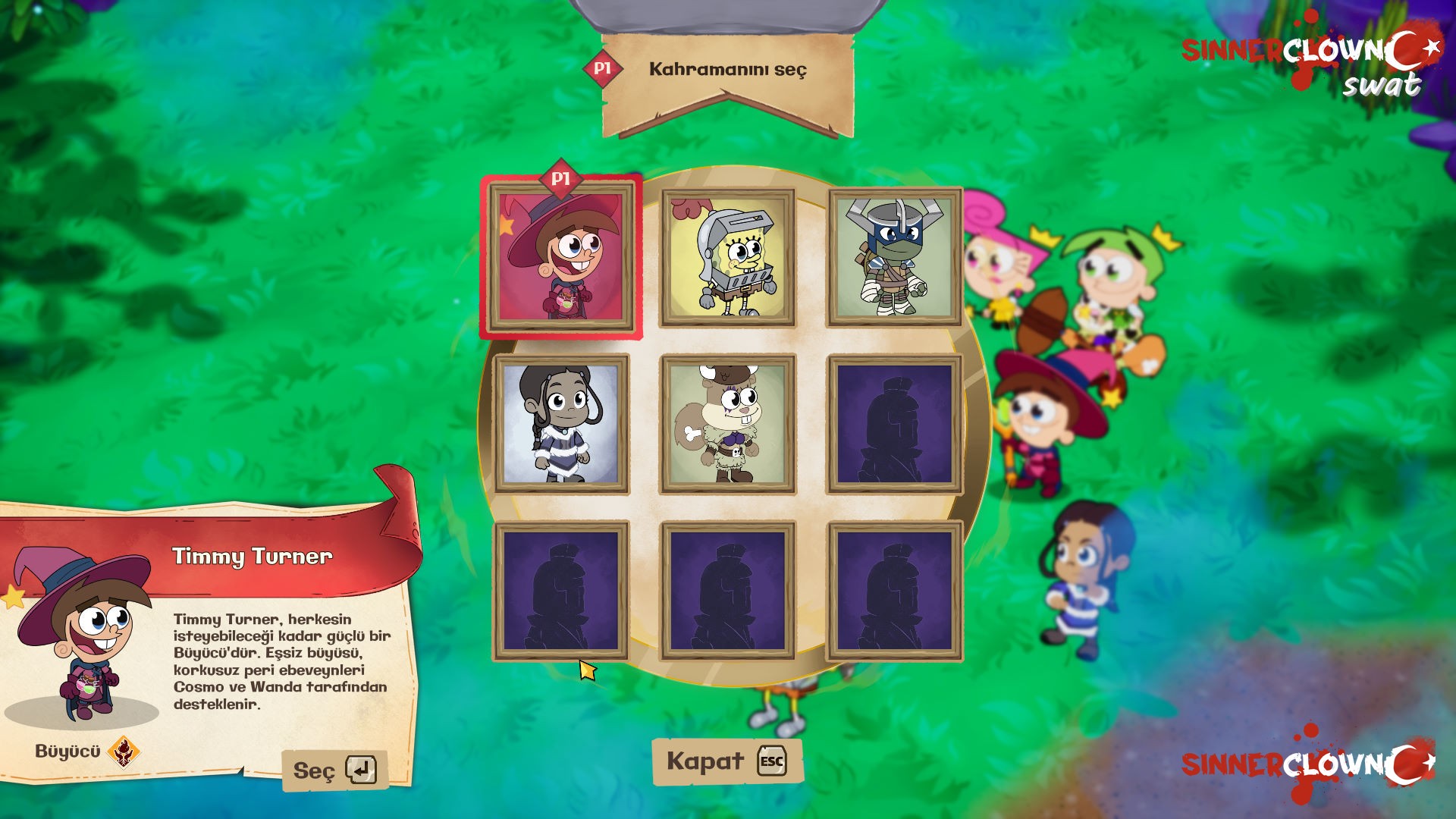Choose the SpongeBob knight portrait
Viewport: 1456px width, 819px height.
[x=728, y=258]
